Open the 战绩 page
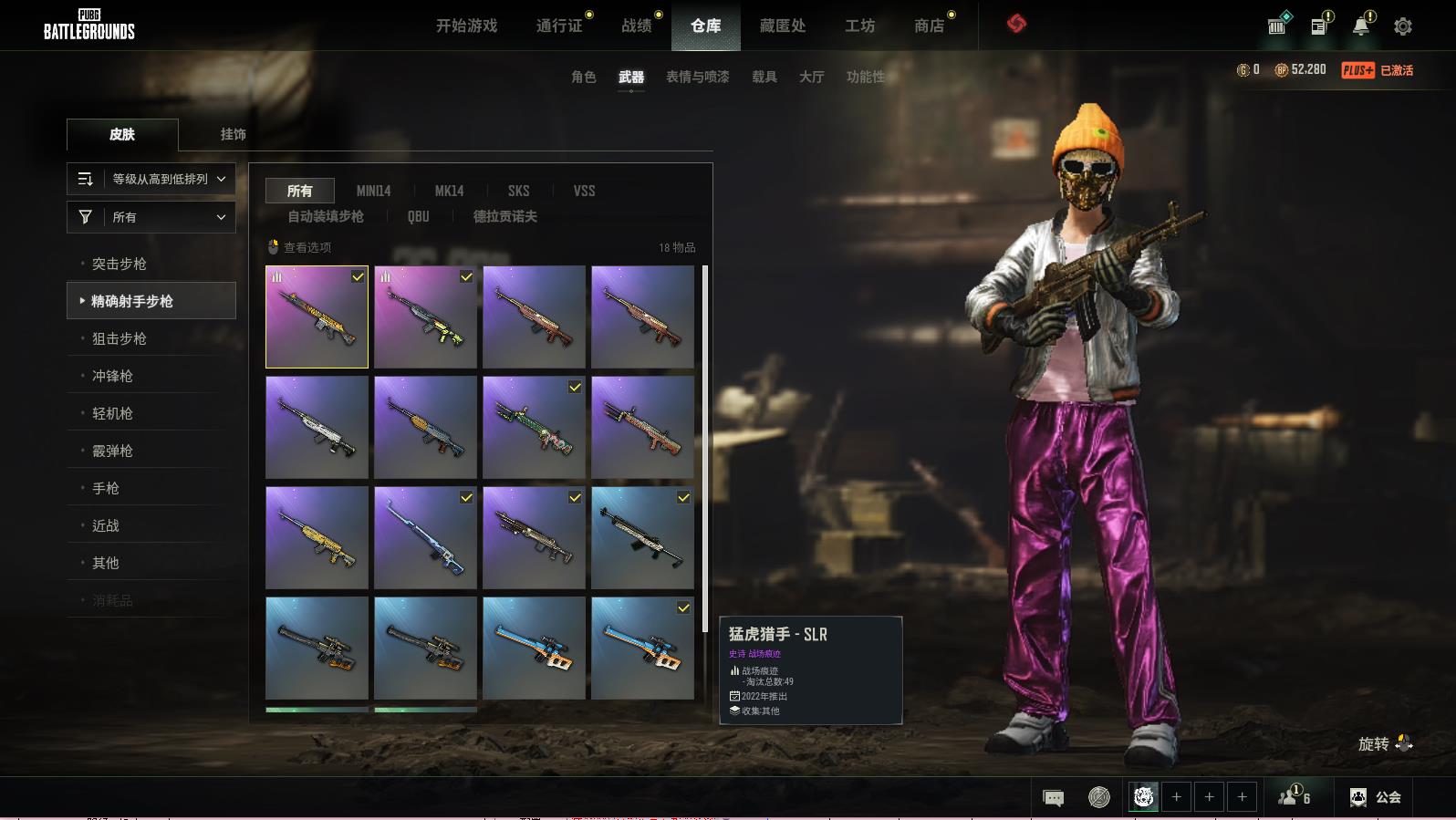 point(637,26)
